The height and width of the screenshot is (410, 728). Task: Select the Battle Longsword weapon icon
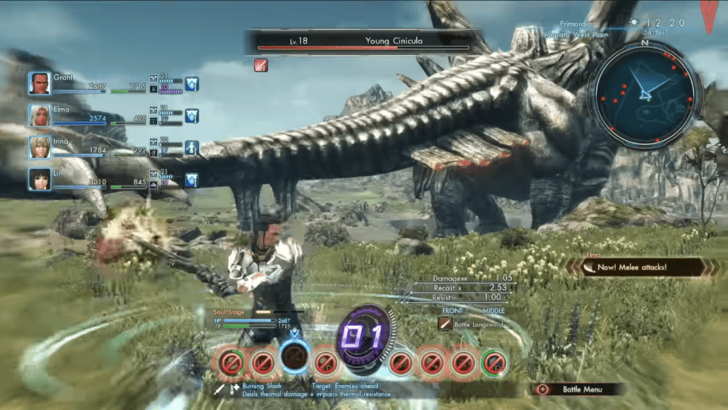(x=446, y=325)
